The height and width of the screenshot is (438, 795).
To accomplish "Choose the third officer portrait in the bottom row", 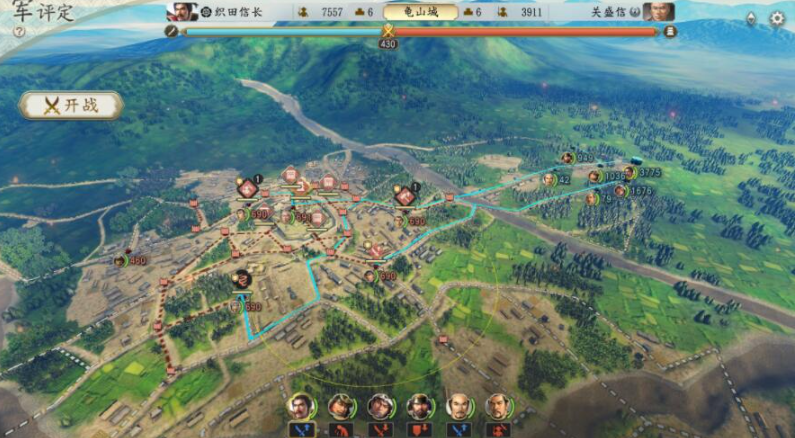I will 381,406.
